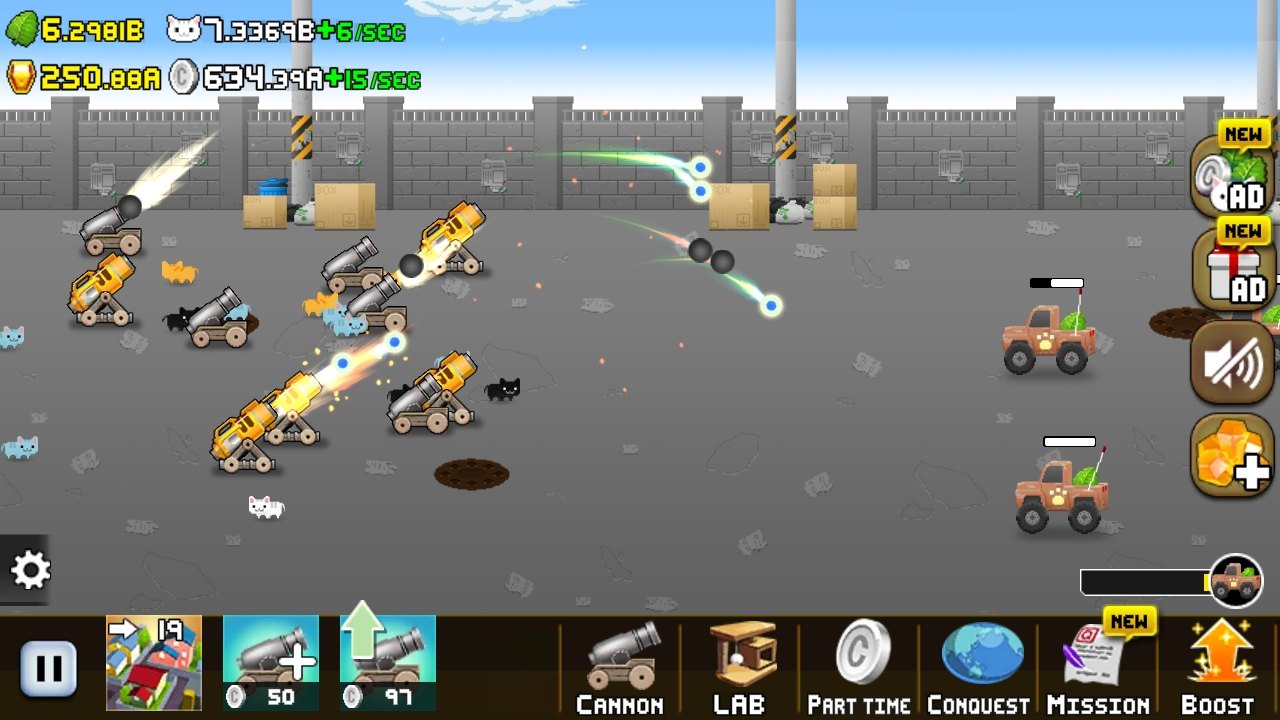Upgrade a cannon for 97 coins

(386, 660)
